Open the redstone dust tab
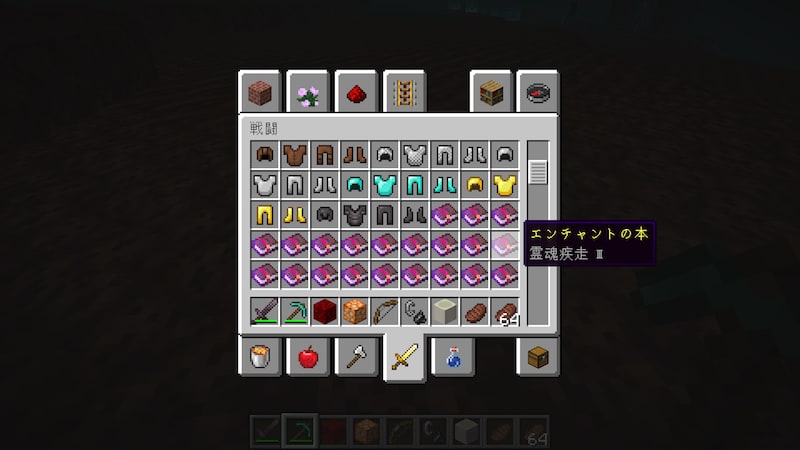The height and width of the screenshot is (450, 800). point(356,94)
